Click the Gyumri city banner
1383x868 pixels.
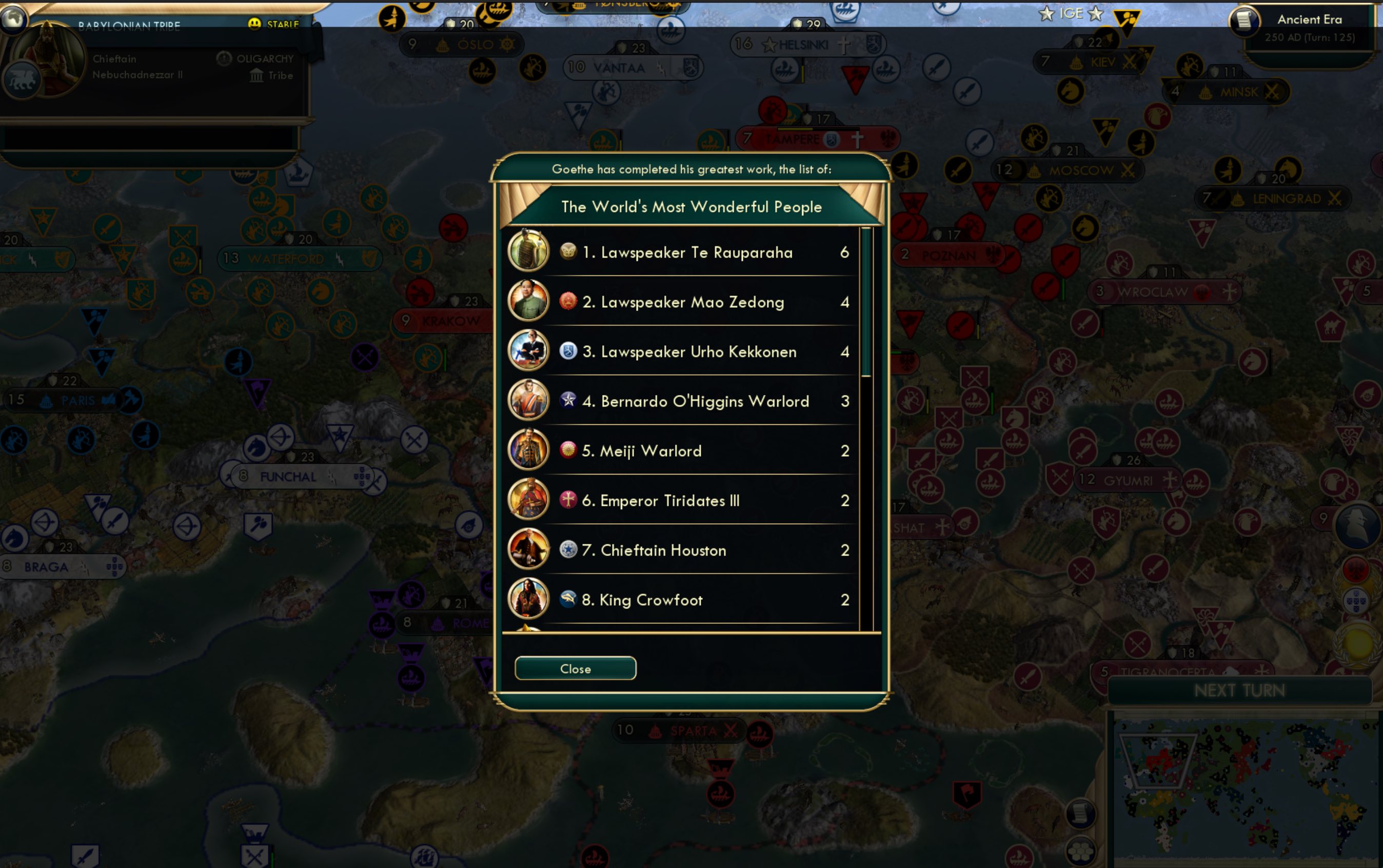1128,480
